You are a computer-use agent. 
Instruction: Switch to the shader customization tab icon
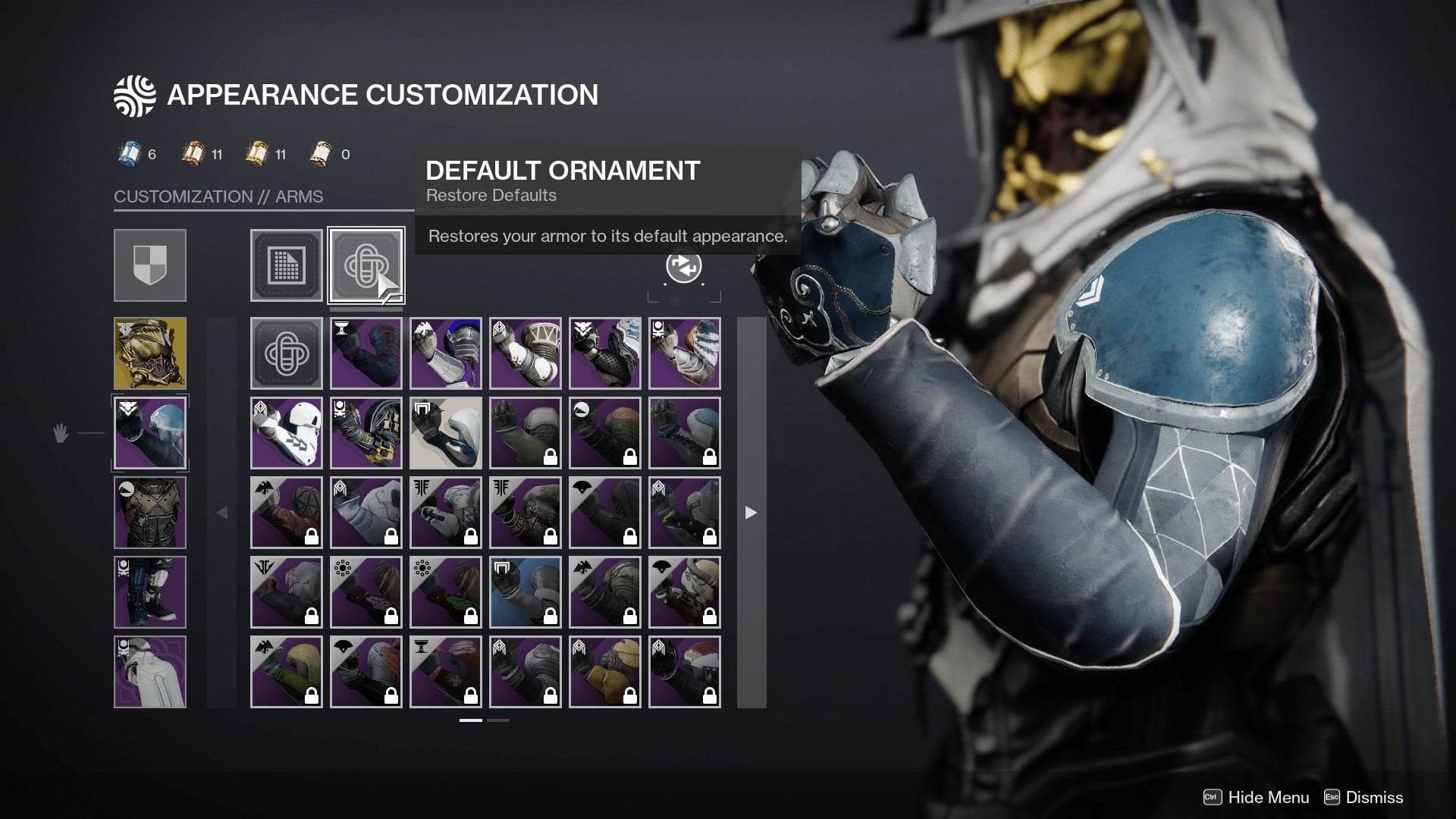click(287, 265)
